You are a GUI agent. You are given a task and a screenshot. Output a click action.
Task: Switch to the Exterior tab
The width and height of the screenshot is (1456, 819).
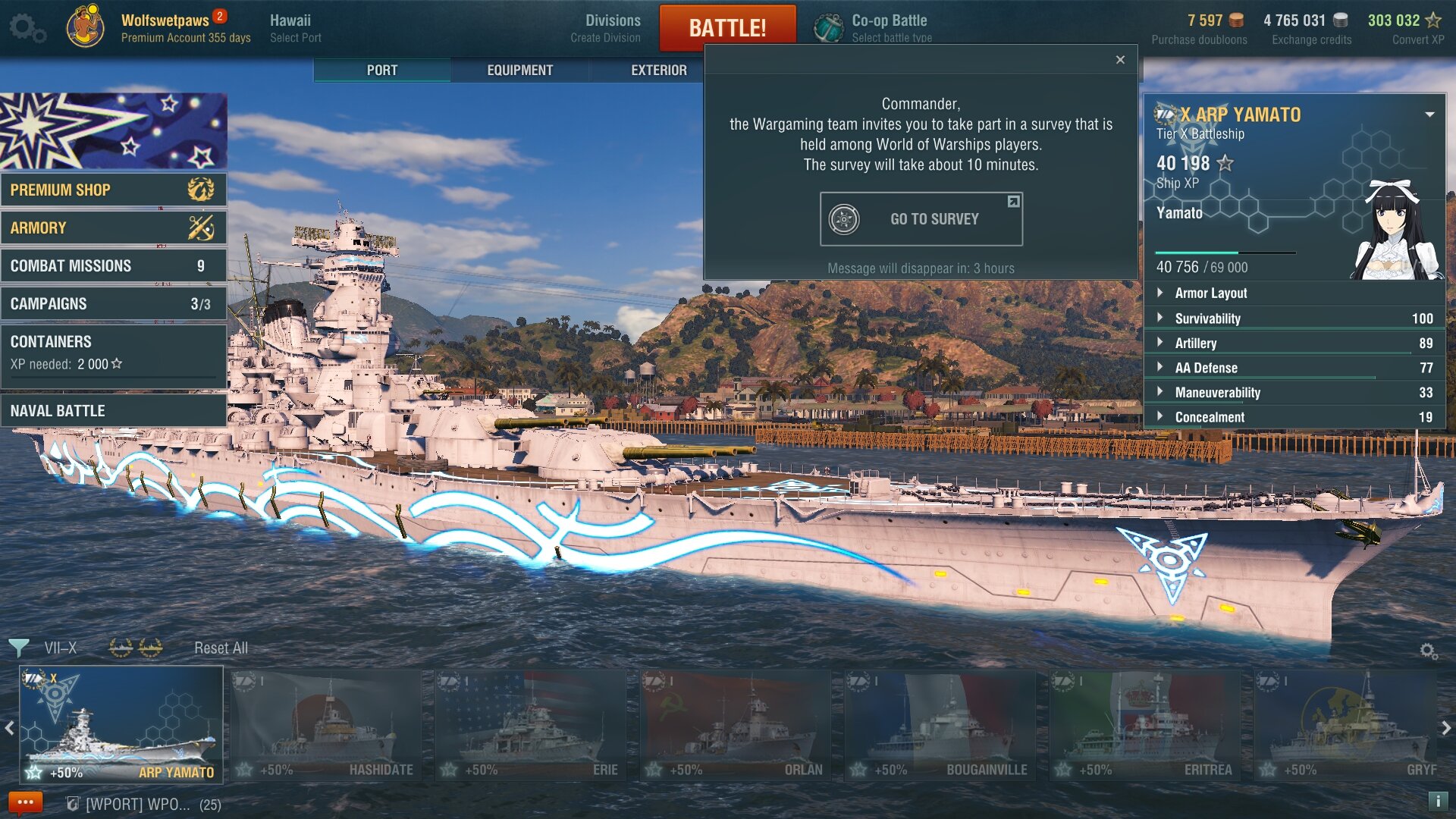658,70
